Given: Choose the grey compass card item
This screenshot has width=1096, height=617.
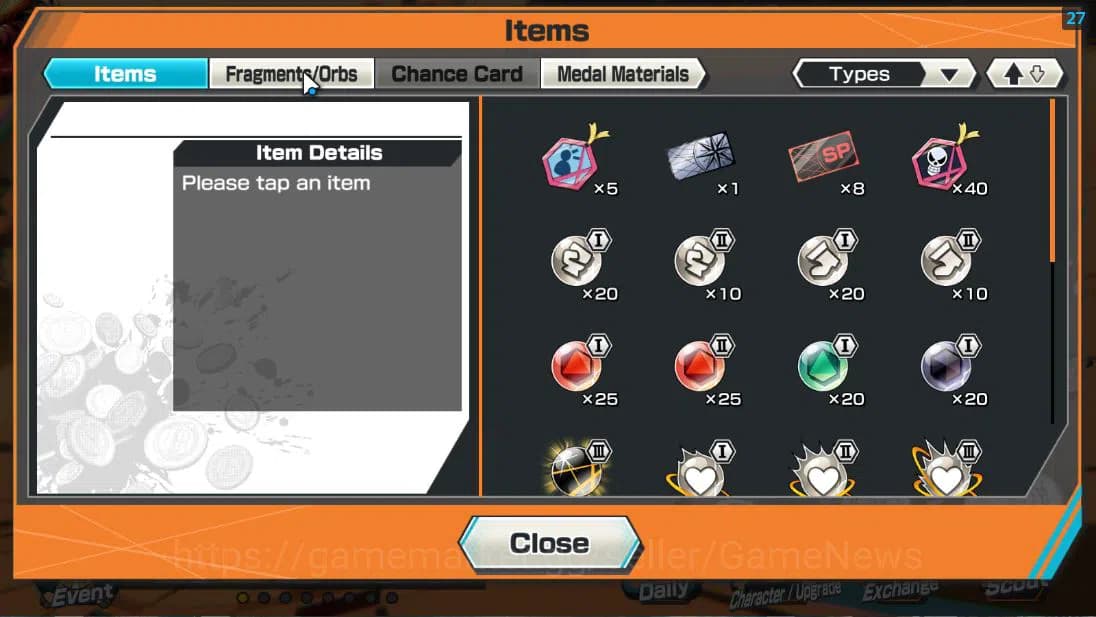Looking at the screenshot, I should coord(700,157).
